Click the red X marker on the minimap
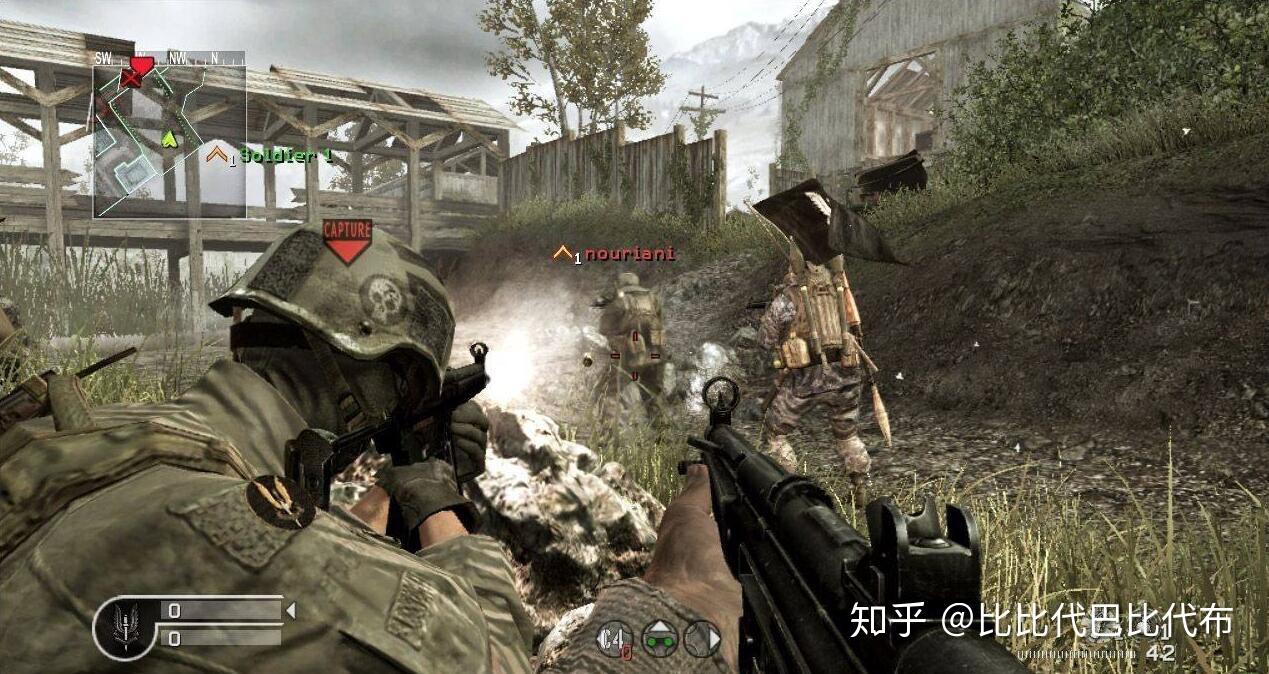 (x=130, y=79)
